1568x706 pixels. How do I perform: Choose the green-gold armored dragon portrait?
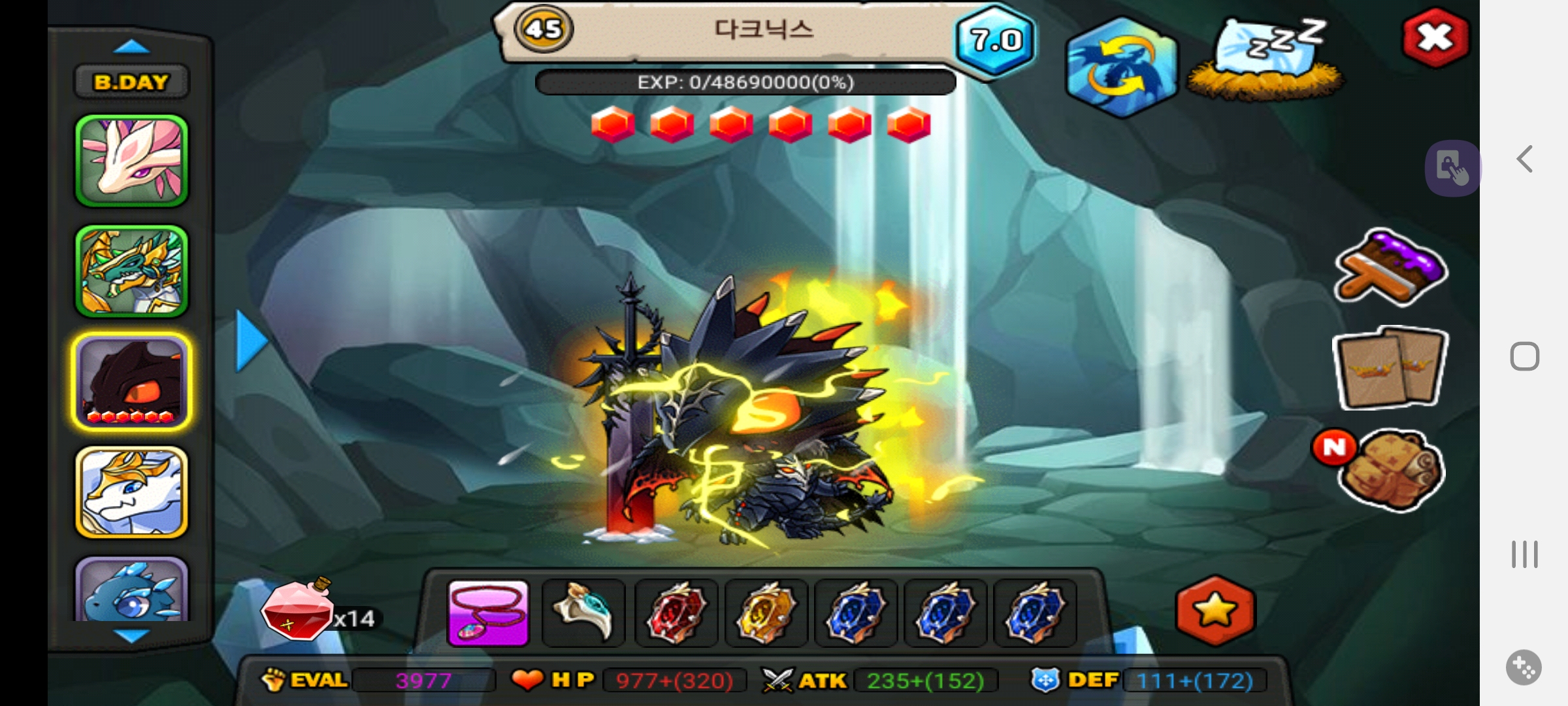[x=131, y=271]
